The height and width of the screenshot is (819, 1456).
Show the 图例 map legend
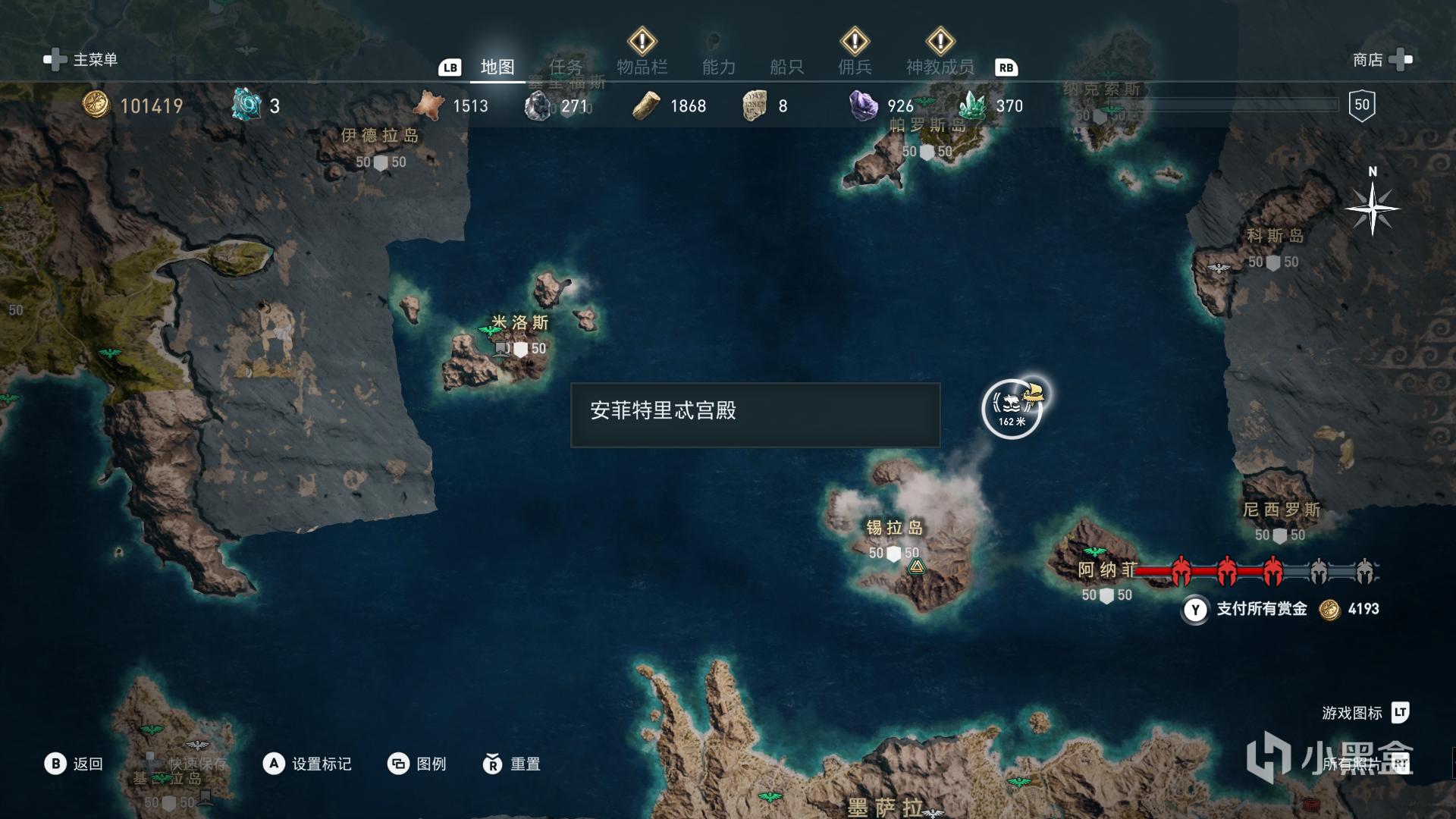coord(417,764)
